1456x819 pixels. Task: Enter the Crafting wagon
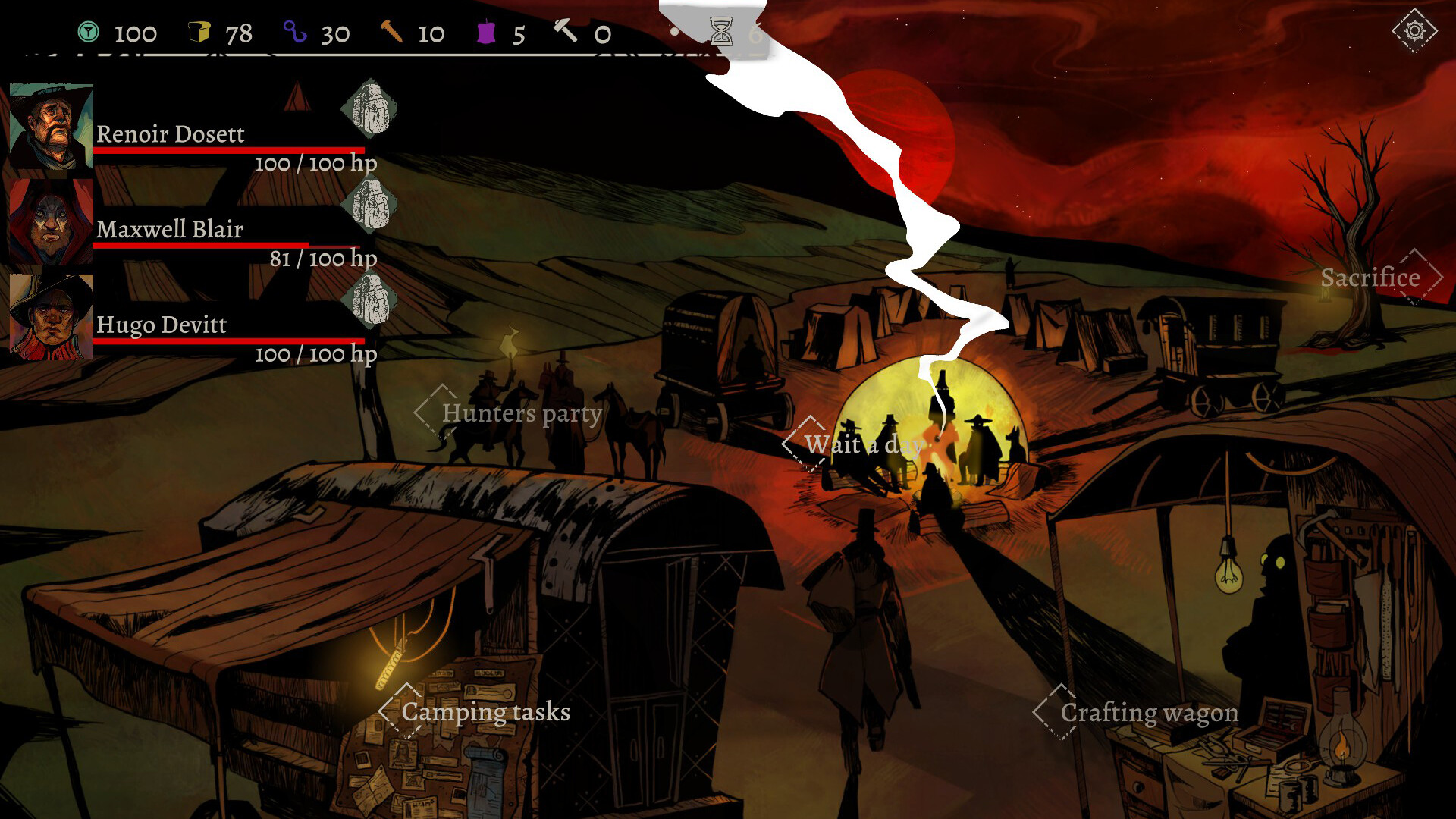point(1149,713)
